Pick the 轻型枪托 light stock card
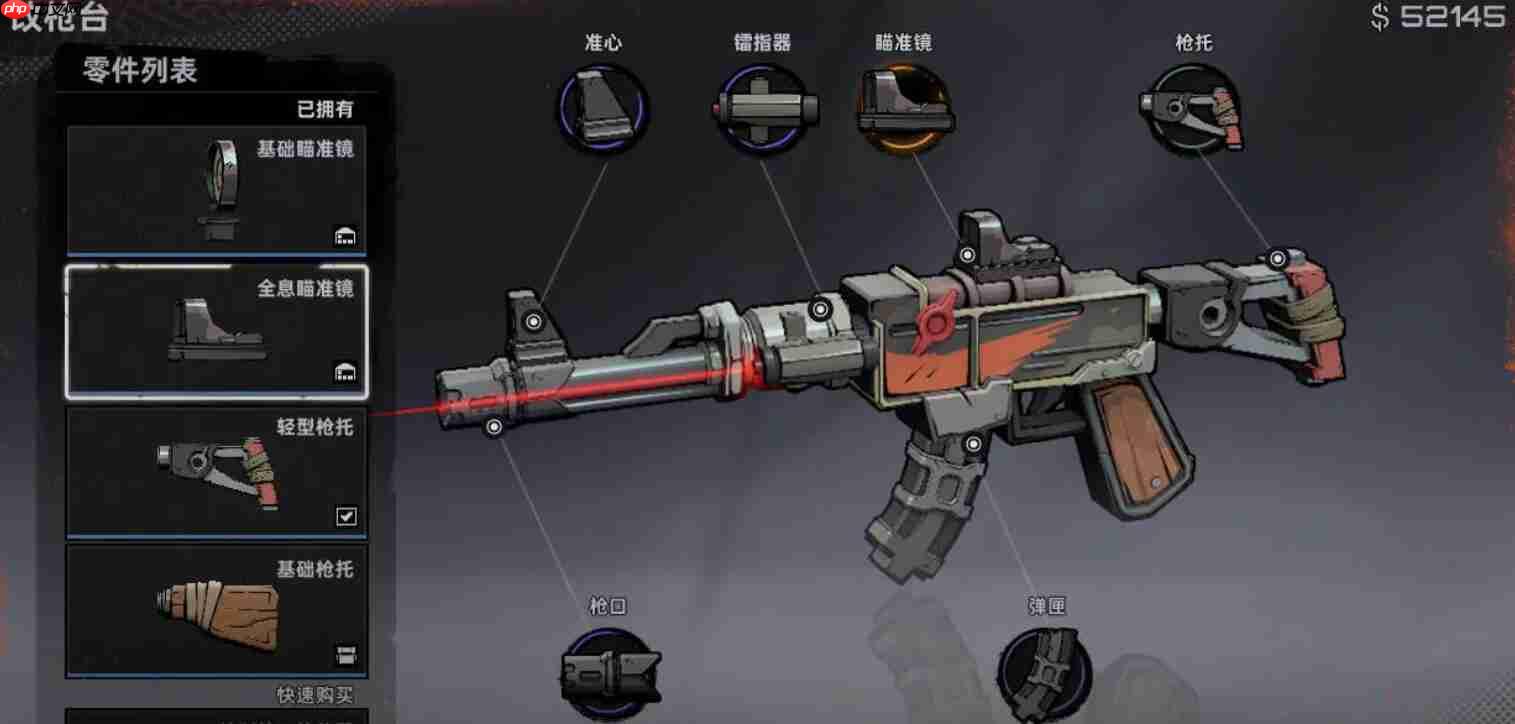 [x=216, y=470]
